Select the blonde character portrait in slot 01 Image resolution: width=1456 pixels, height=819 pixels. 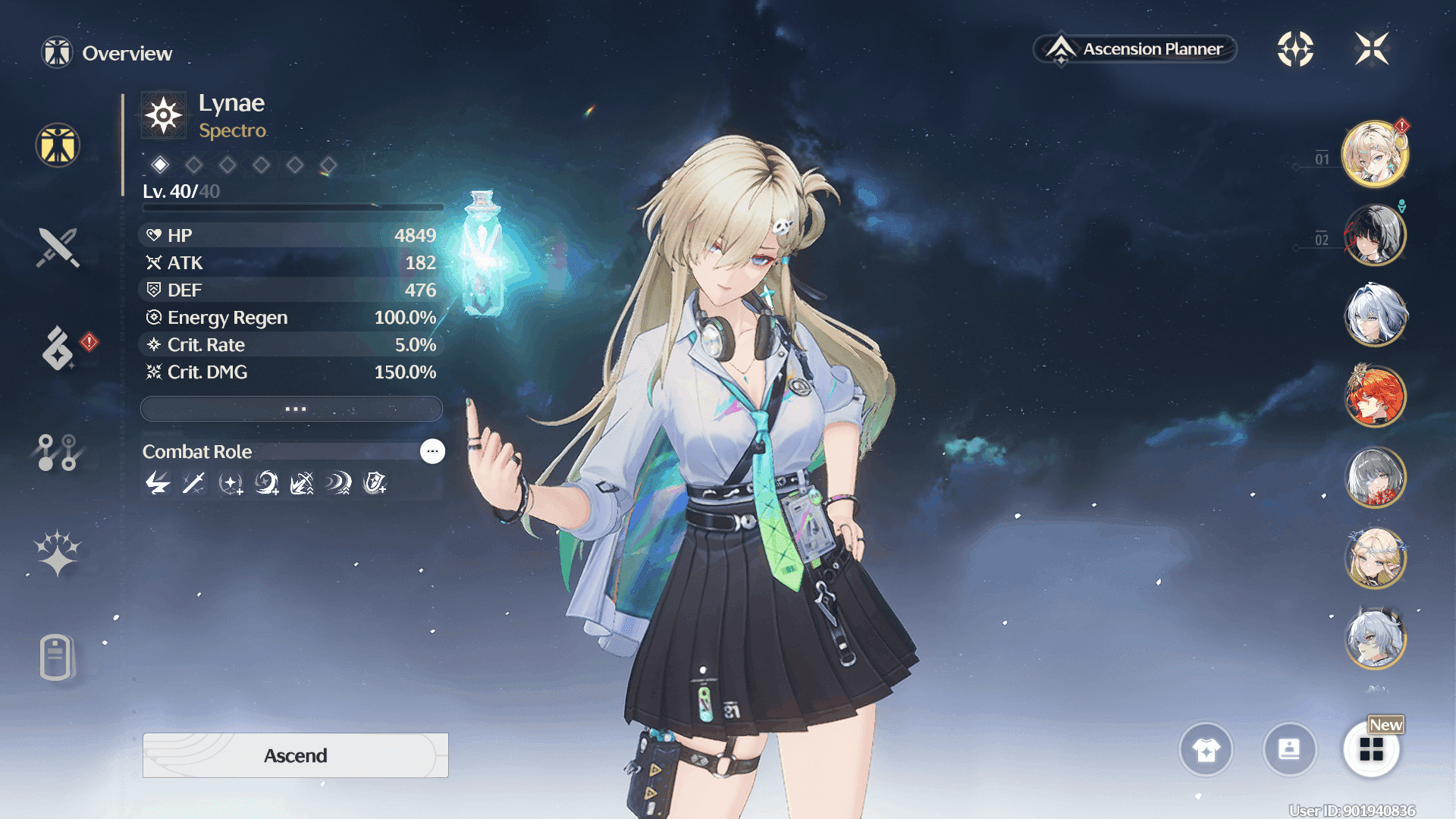[x=1374, y=154]
